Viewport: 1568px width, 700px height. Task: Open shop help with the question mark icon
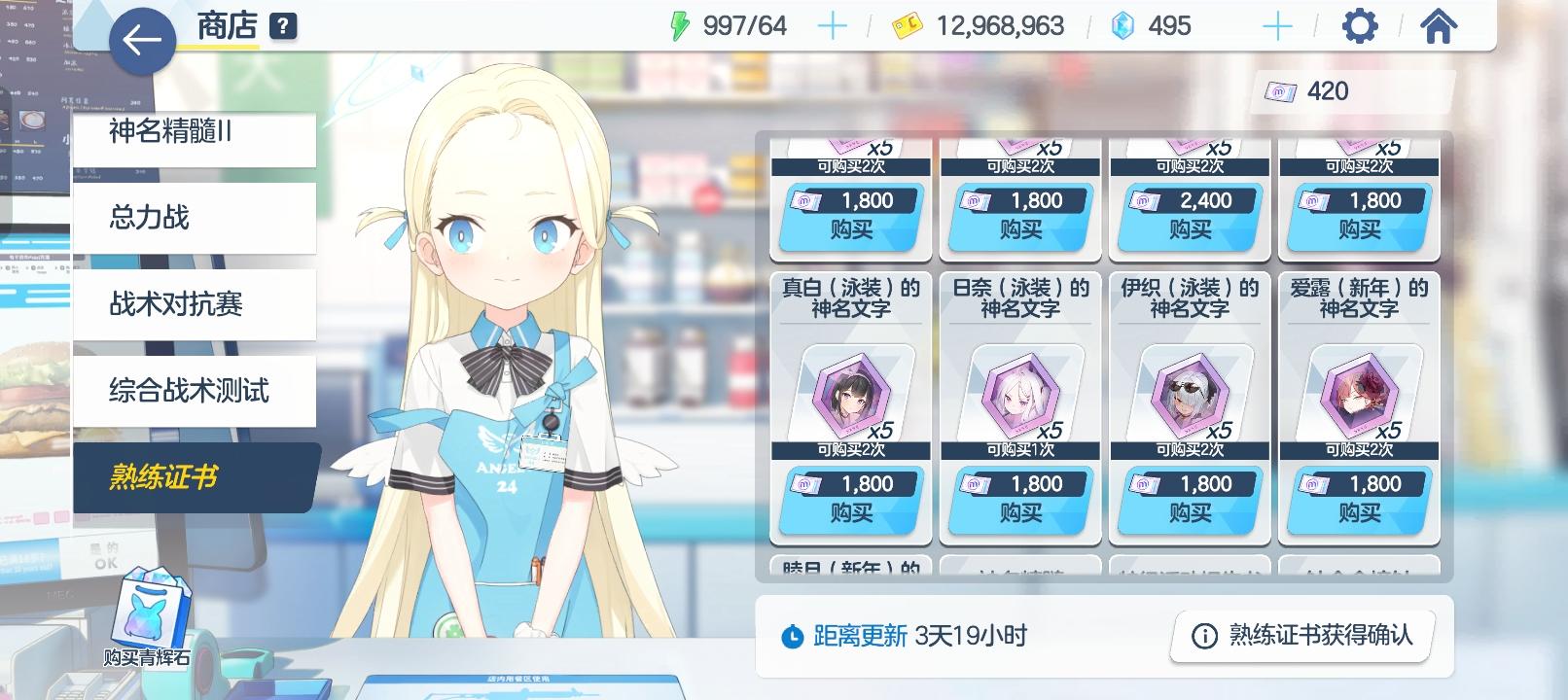tap(280, 27)
